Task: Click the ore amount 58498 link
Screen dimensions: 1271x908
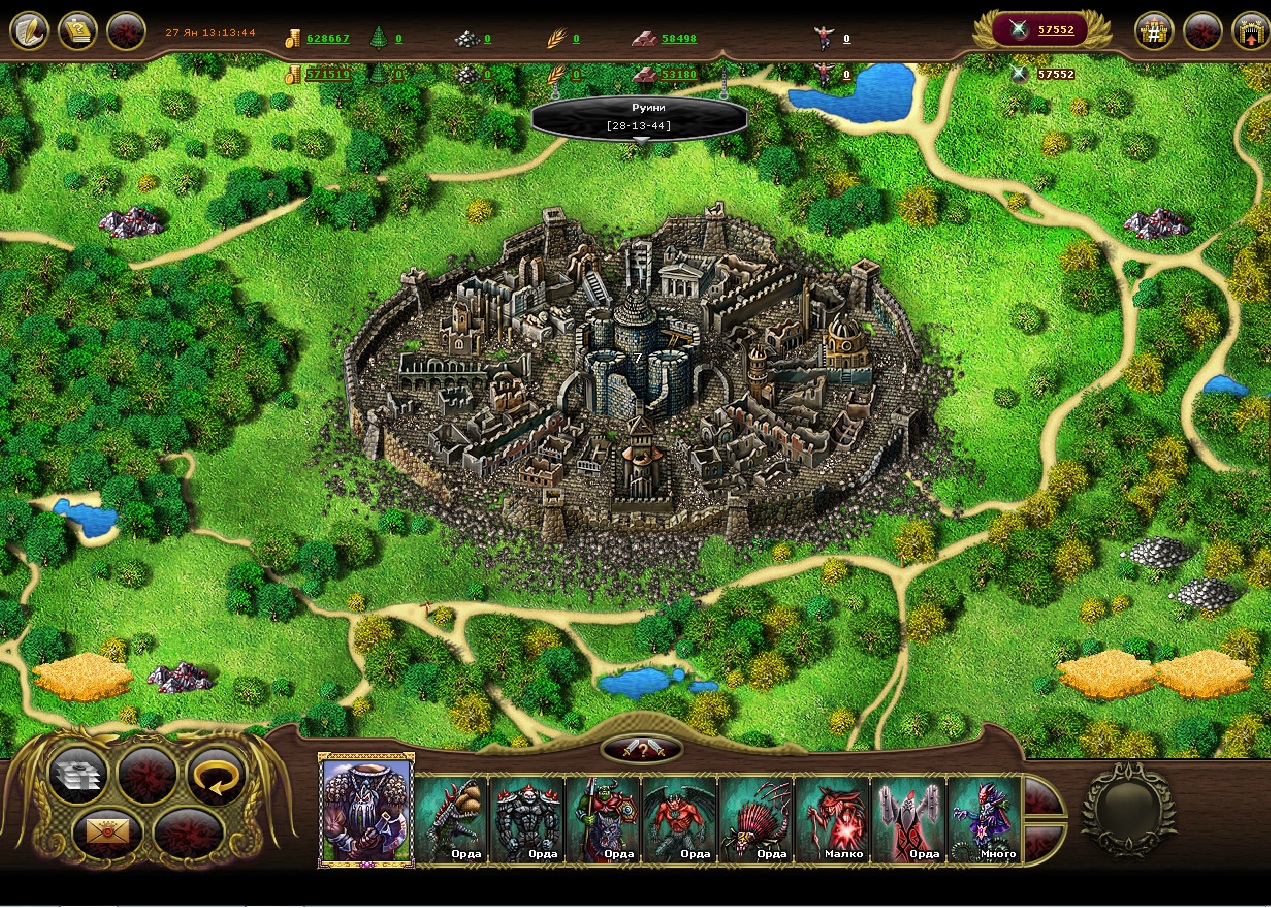Action: [679, 39]
